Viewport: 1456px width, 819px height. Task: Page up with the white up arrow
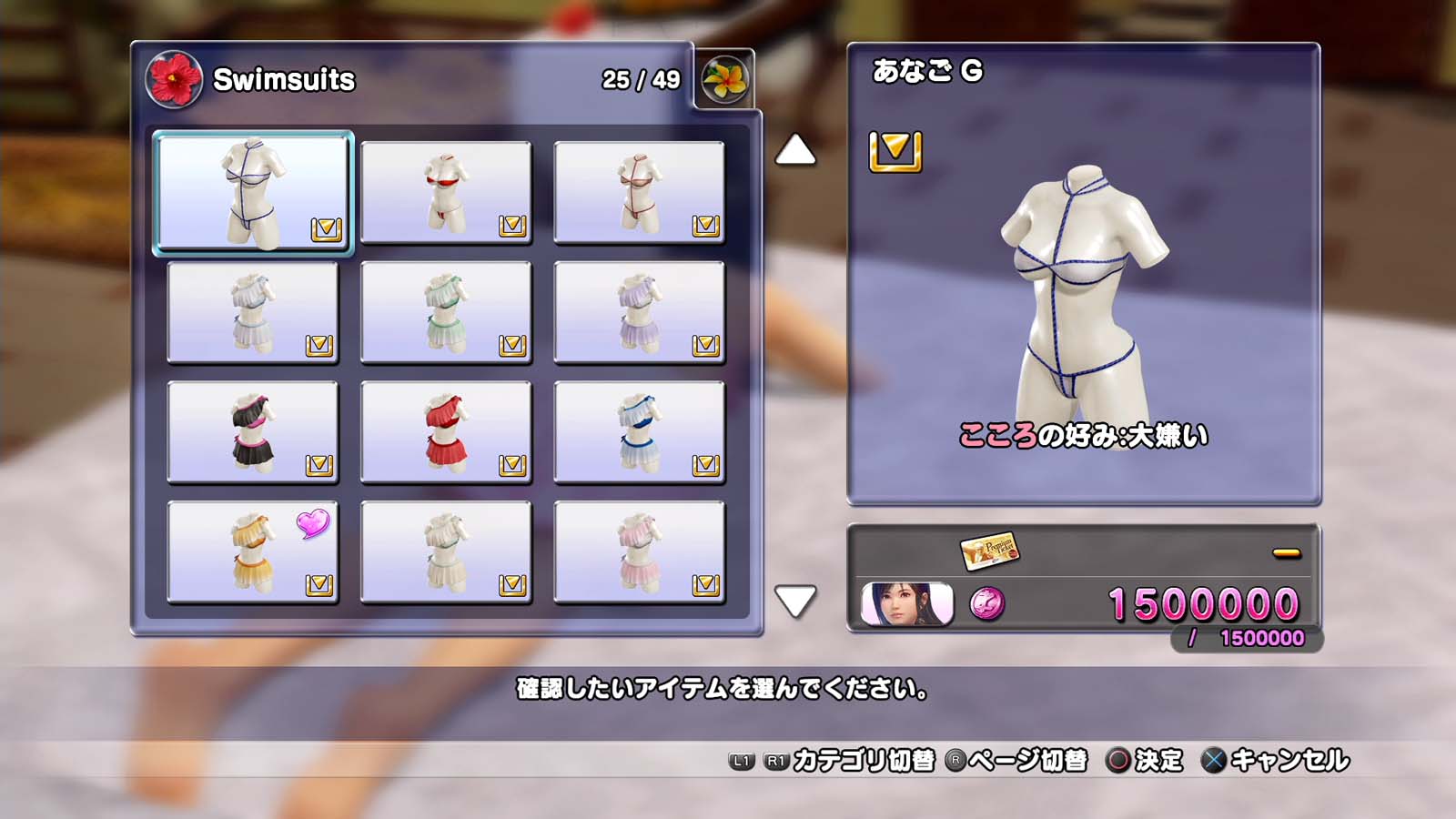point(795,150)
